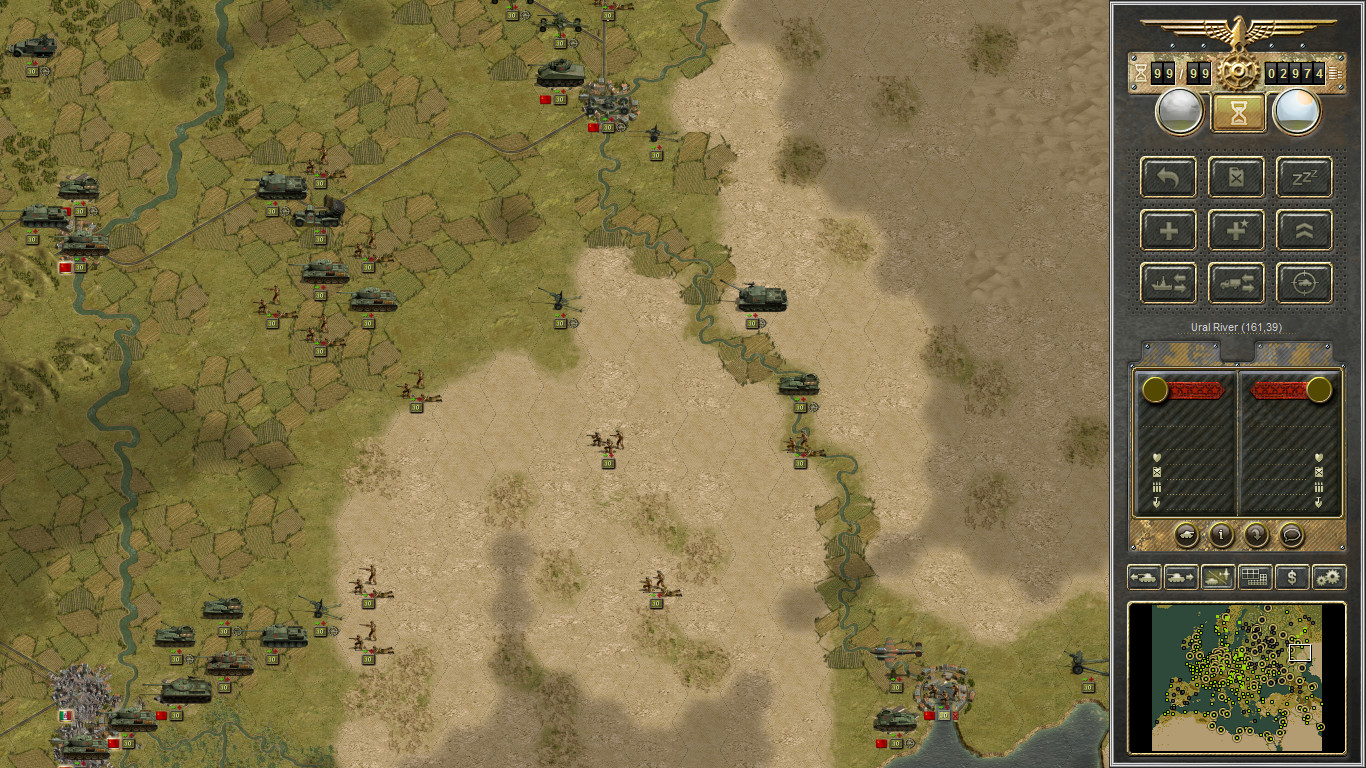Open the strategic map grid button
The height and width of the screenshot is (768, 1366).
[1255, 577]
